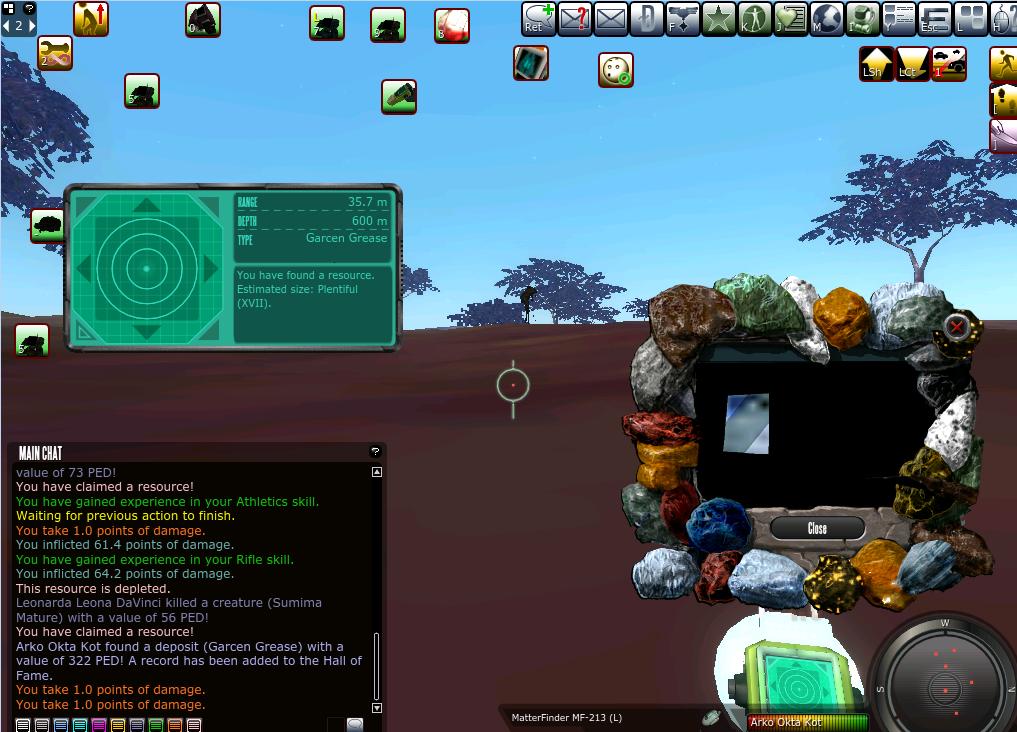Screen dimensions: 1017x732
Task: Open the green heart list icon
Action: point(791,19)
